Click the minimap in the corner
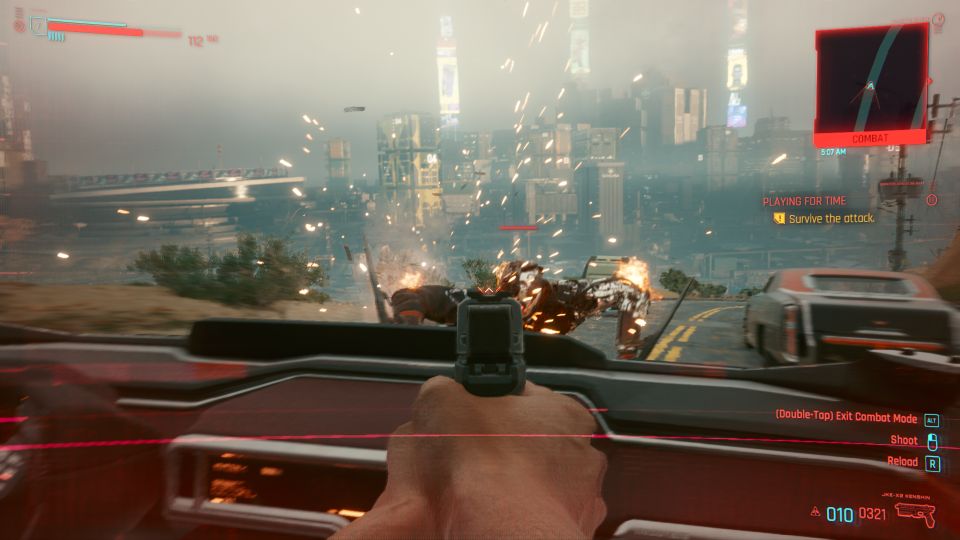The height and width of the screenshot is (540, 960). pos(872,80)
